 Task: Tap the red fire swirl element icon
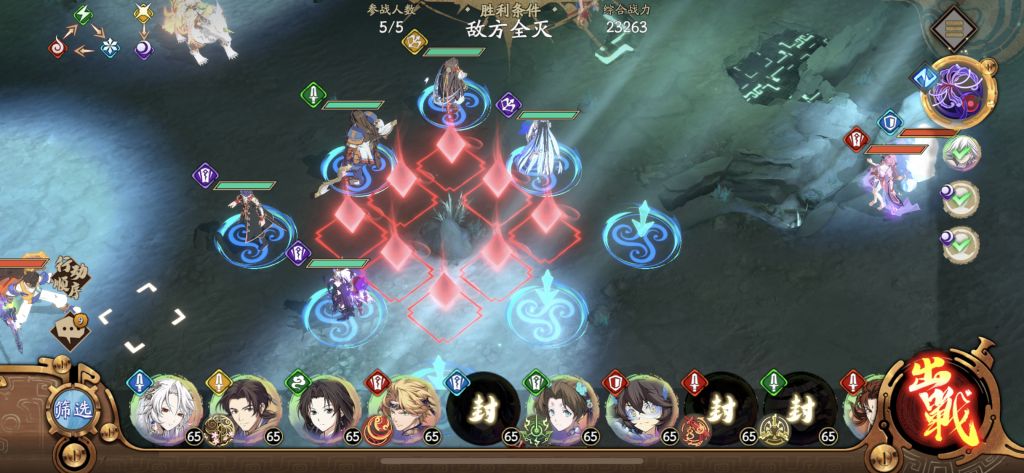tap(57, 47)
